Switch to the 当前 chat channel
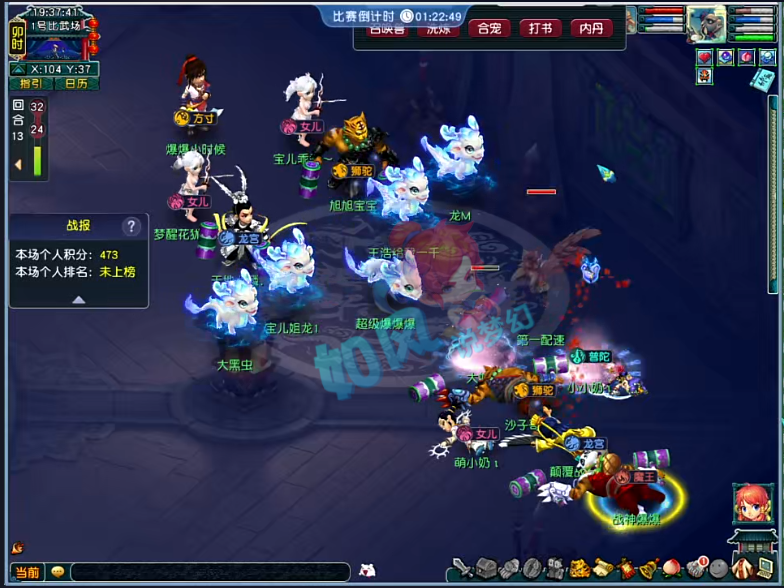Screen dimensions: 784x588 [27, 572]
